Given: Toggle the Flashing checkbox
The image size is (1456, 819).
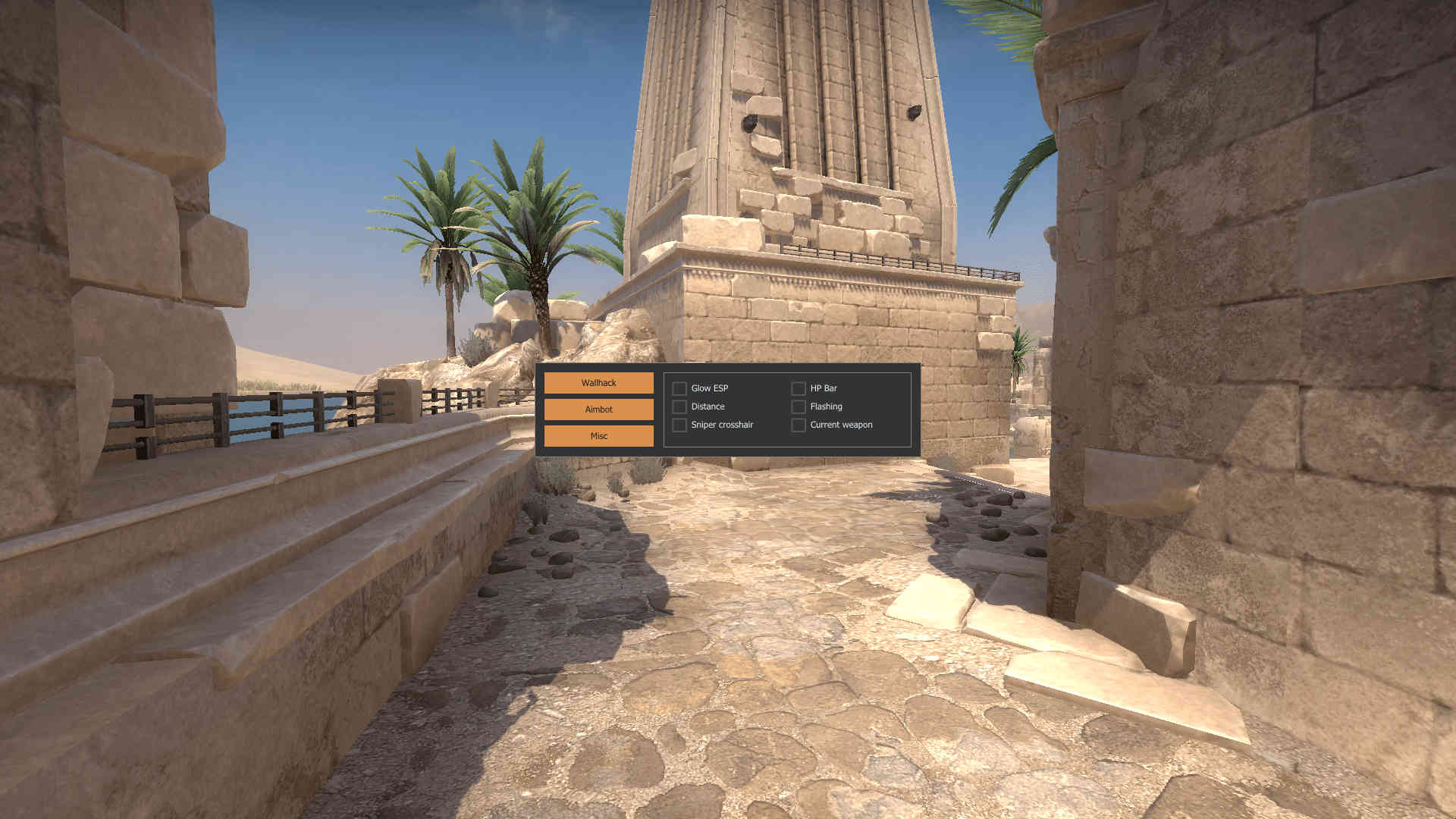Looking at the screenshot, I should [798, 406].
